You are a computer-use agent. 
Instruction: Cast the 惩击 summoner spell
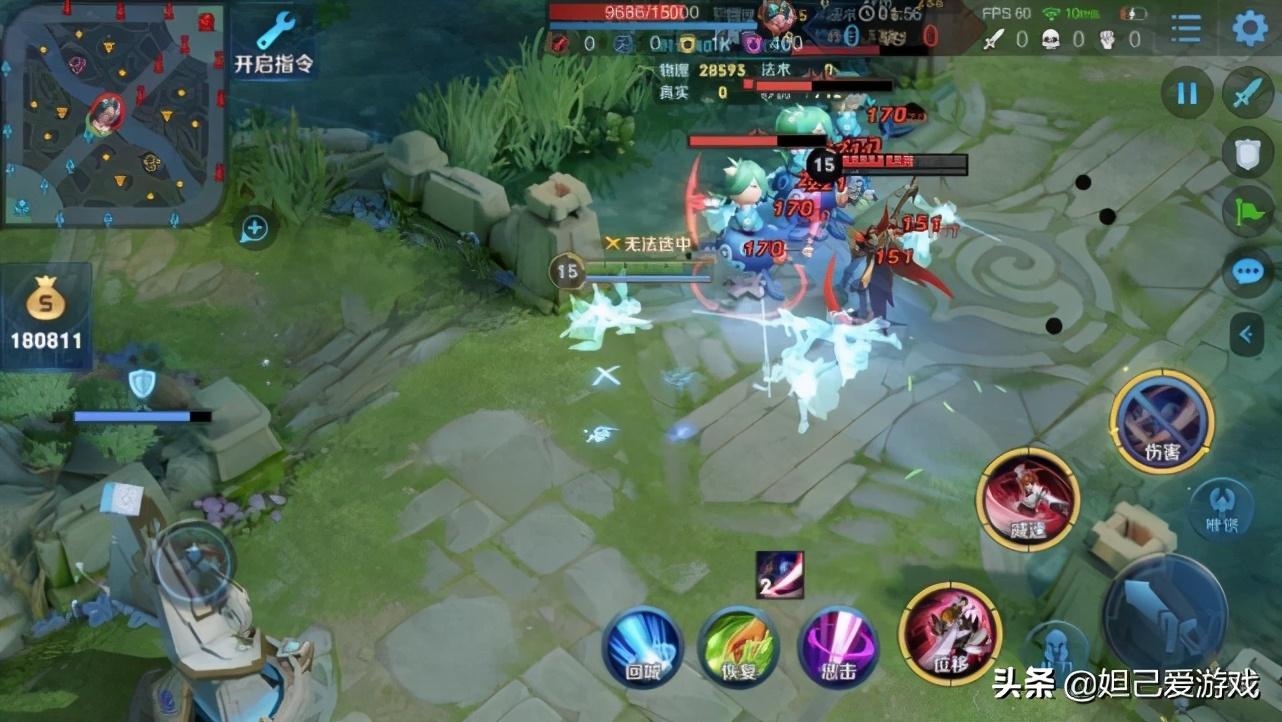point(838,647)
